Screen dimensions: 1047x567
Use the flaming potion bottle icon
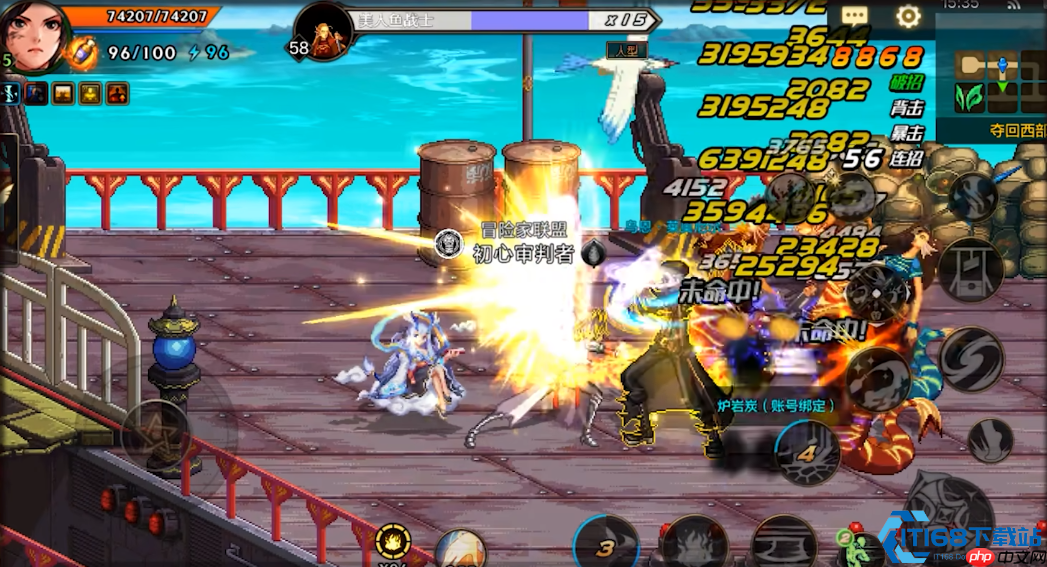[x=81, y=53]
